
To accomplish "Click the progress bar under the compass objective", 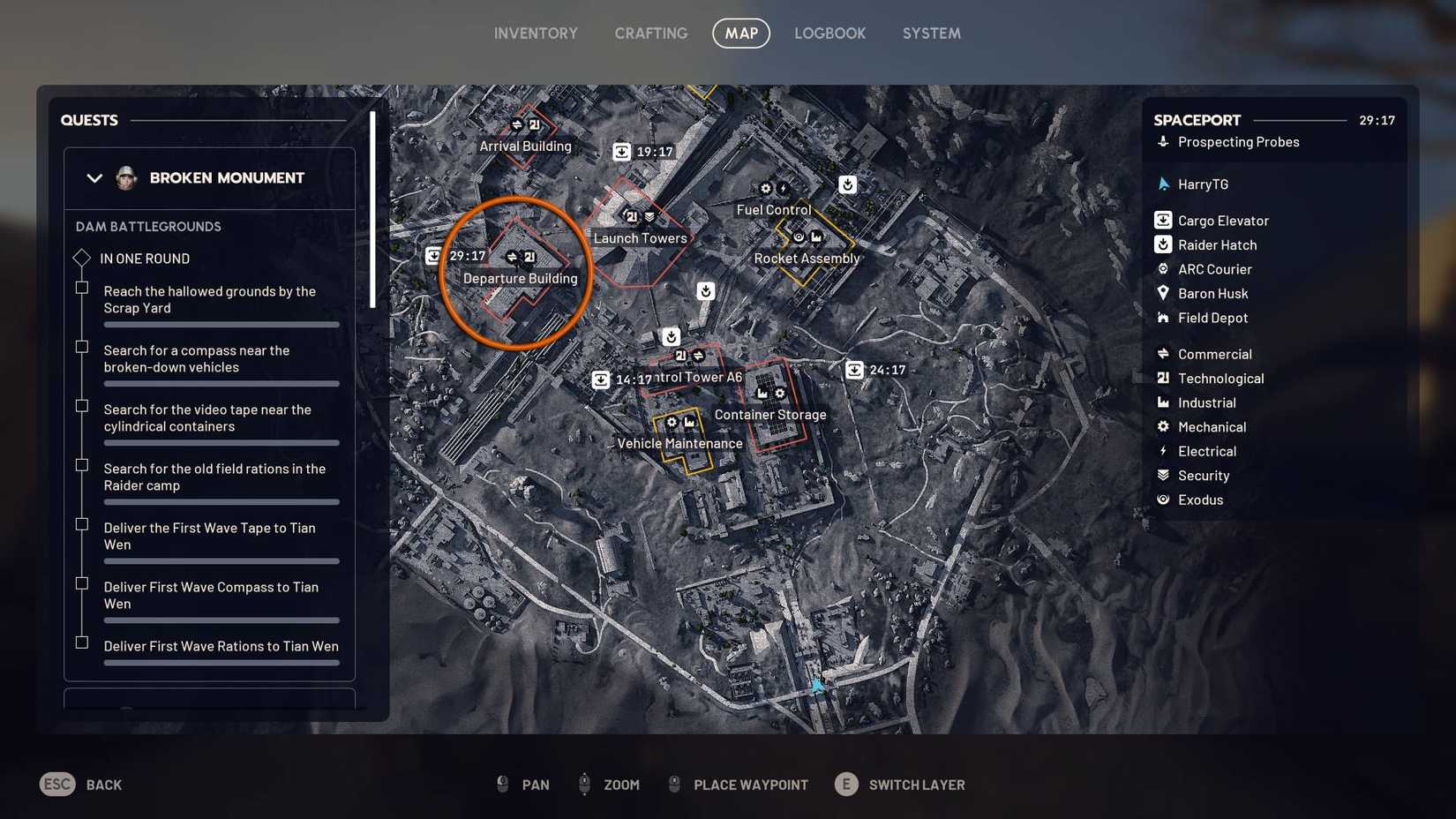I will (221, 384).
